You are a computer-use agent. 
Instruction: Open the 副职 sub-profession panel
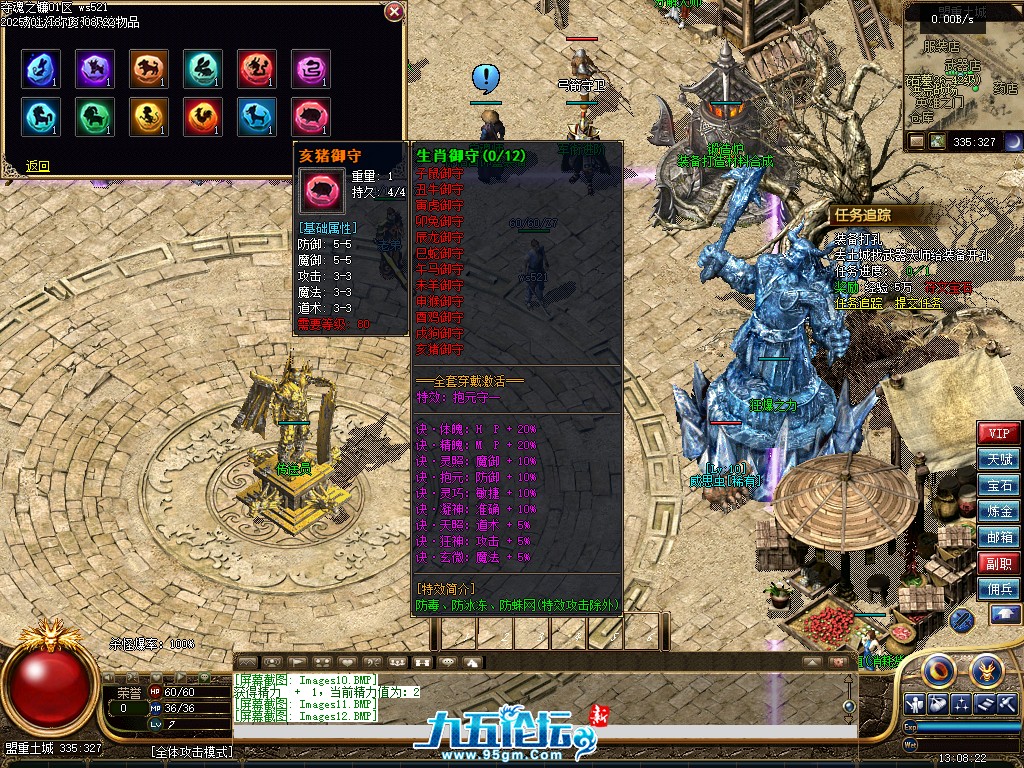[x=999, y=563]
